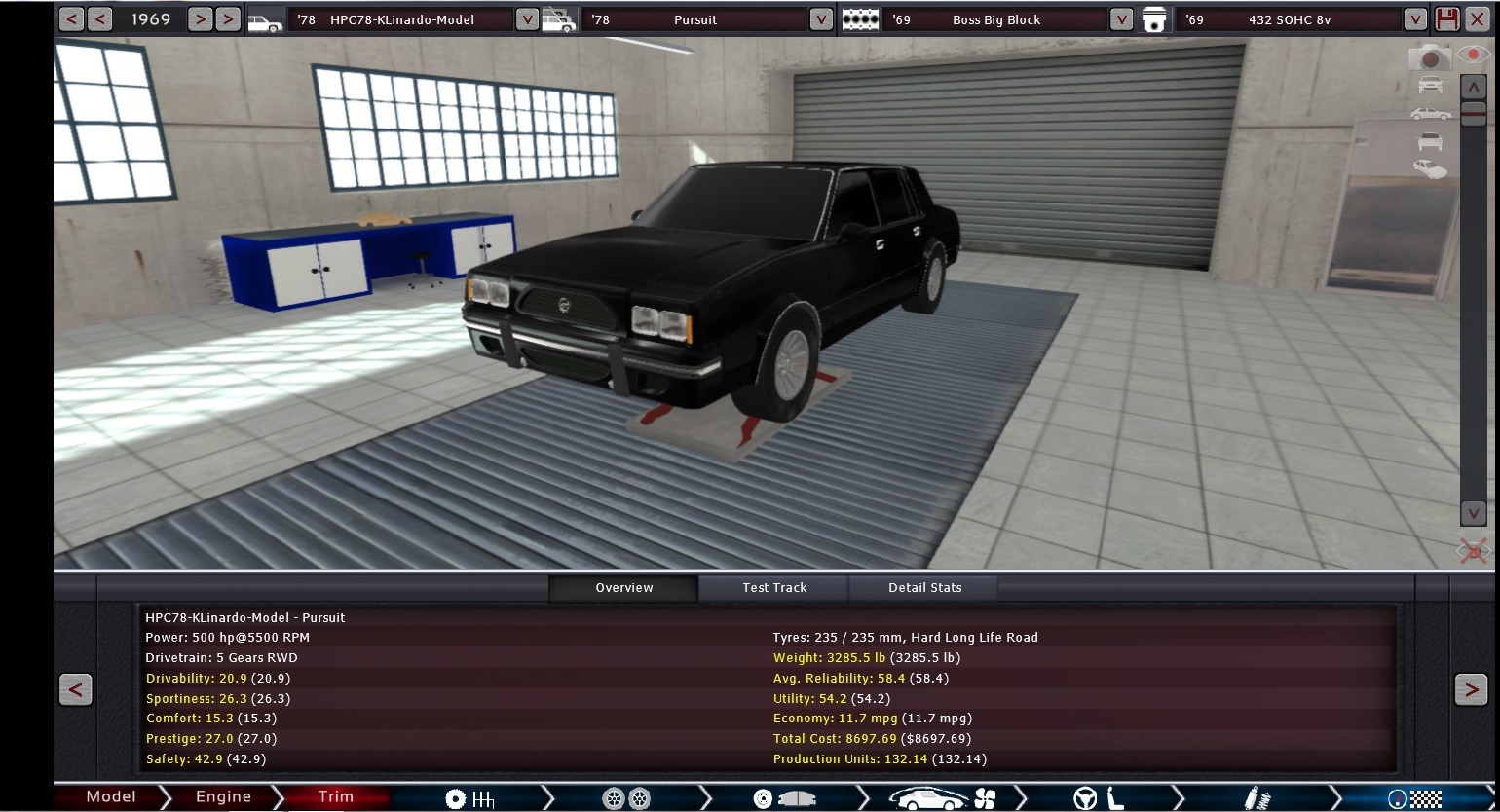The width and height of the screenshot is (1500, 812).
Task: Close the car designer with the X button
Action: (1478, 19)
